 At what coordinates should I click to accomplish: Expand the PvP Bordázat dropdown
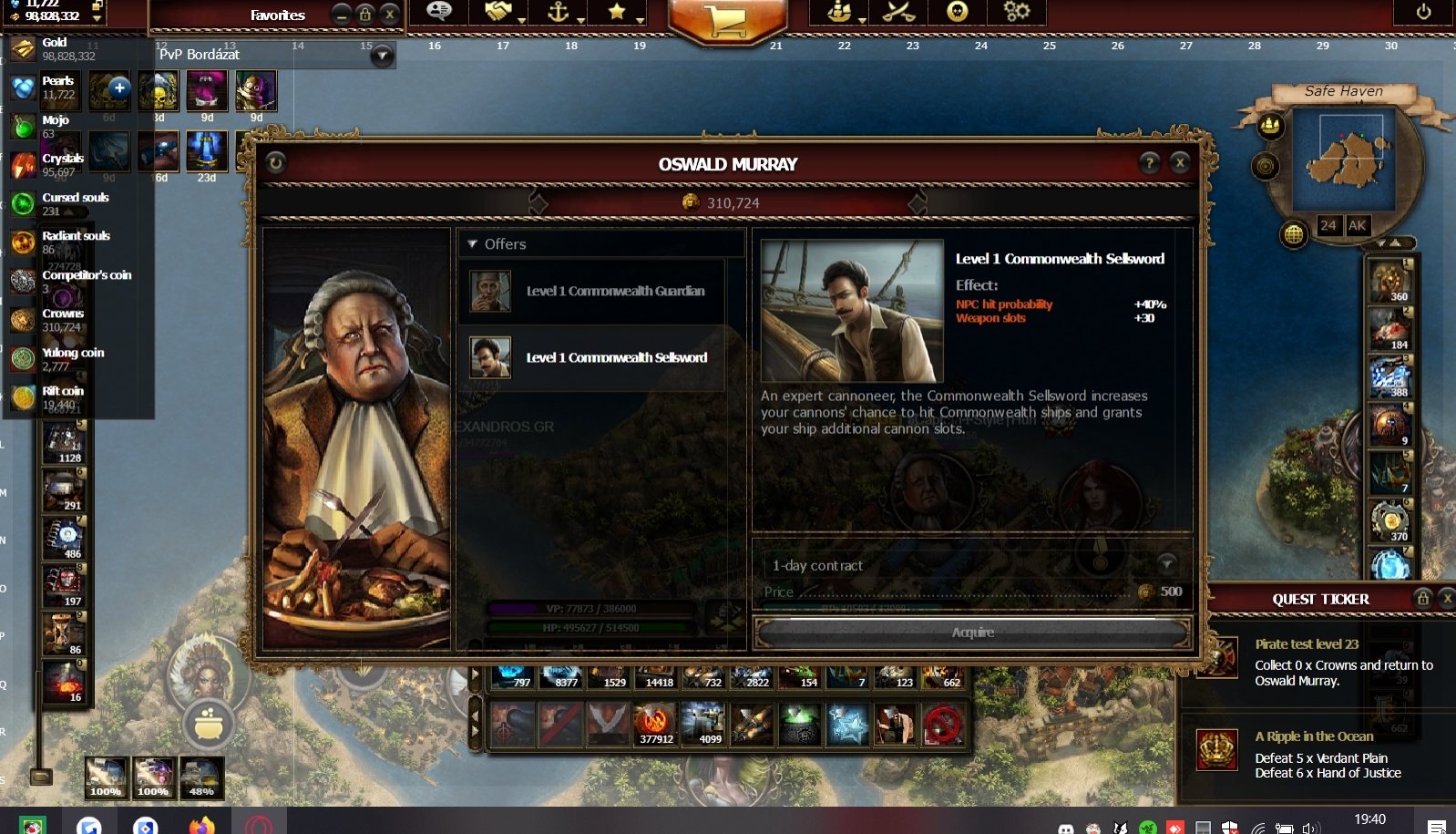383,56
